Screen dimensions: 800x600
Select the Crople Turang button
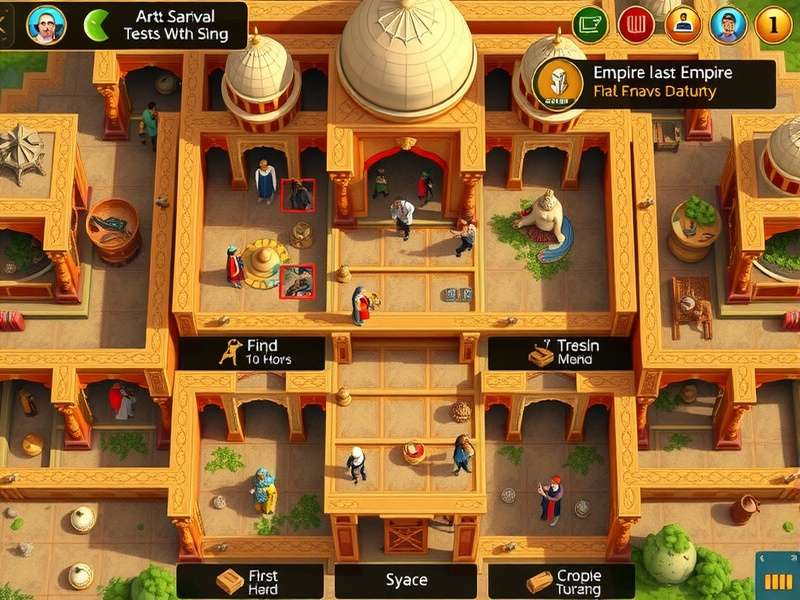click(561, 581)
